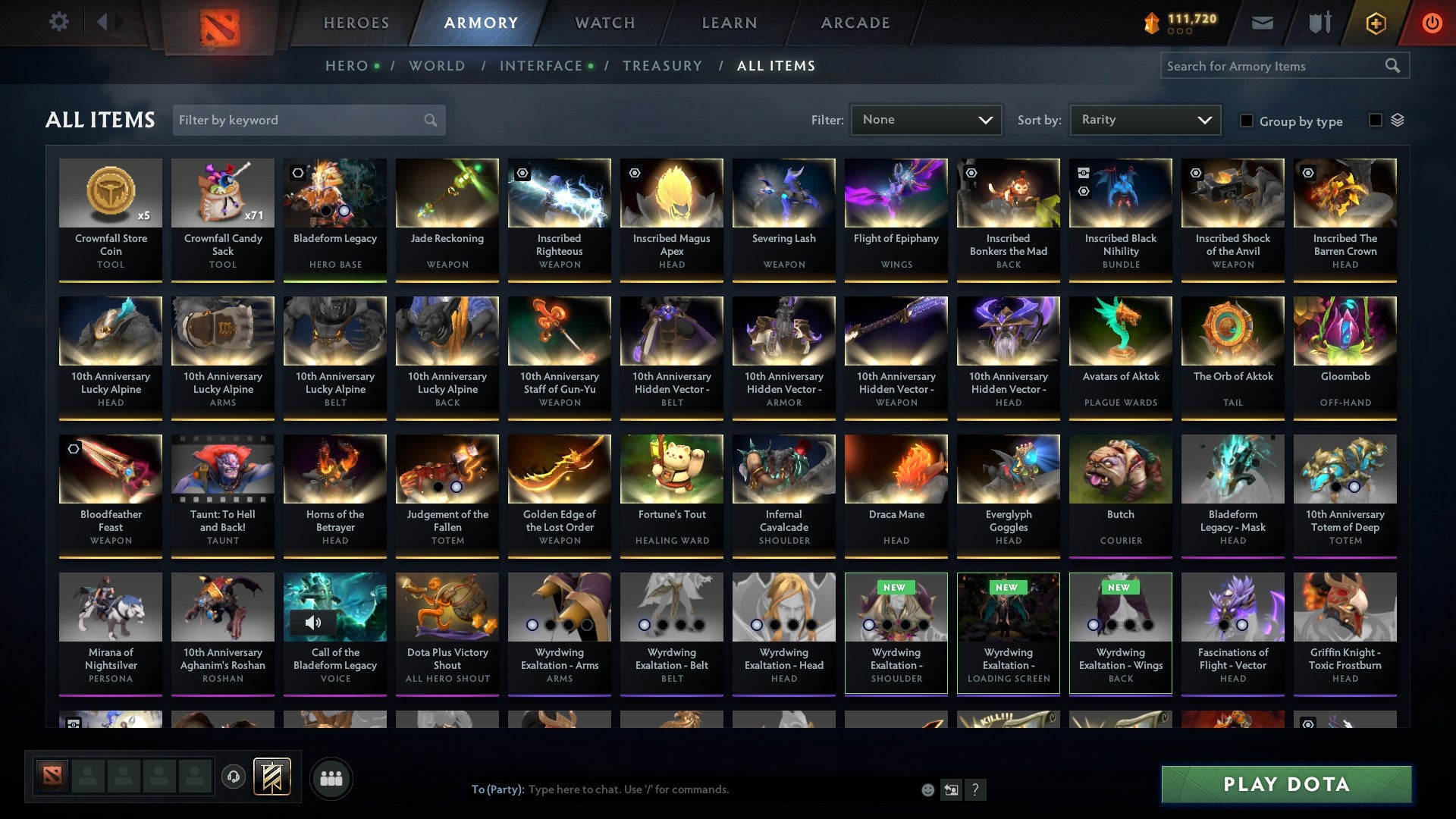Open the friends list people icon
The image size is (1456, 819).
[331, 777]
